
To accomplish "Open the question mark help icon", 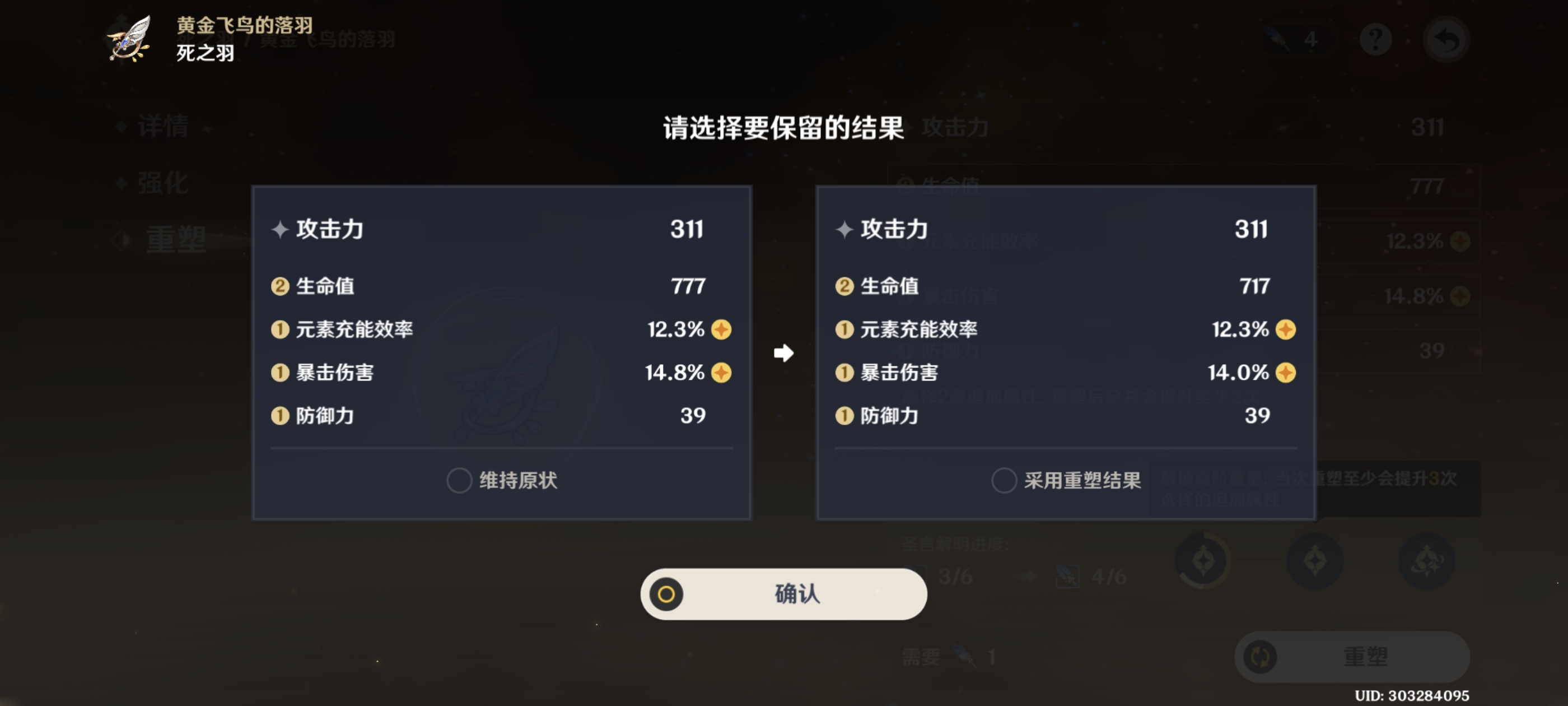I will coord(1376,38).
